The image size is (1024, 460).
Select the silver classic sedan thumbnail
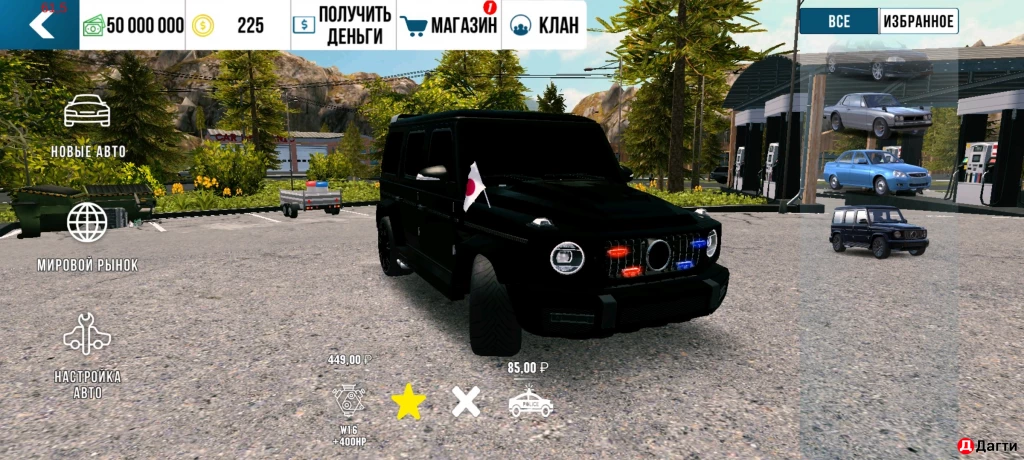(x=877, y=115)
